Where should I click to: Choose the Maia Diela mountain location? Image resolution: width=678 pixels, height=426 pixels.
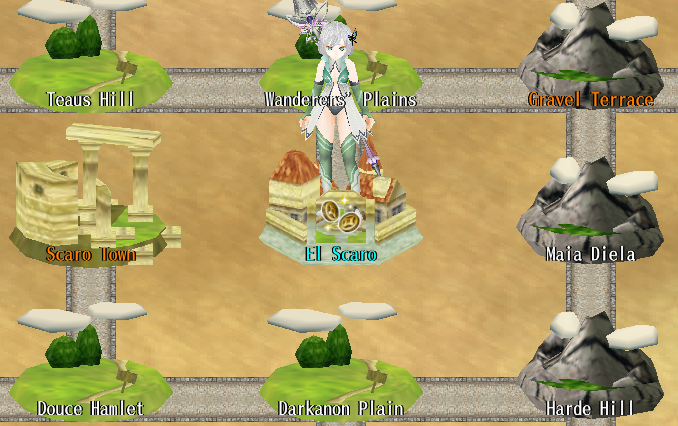(590, 210)
